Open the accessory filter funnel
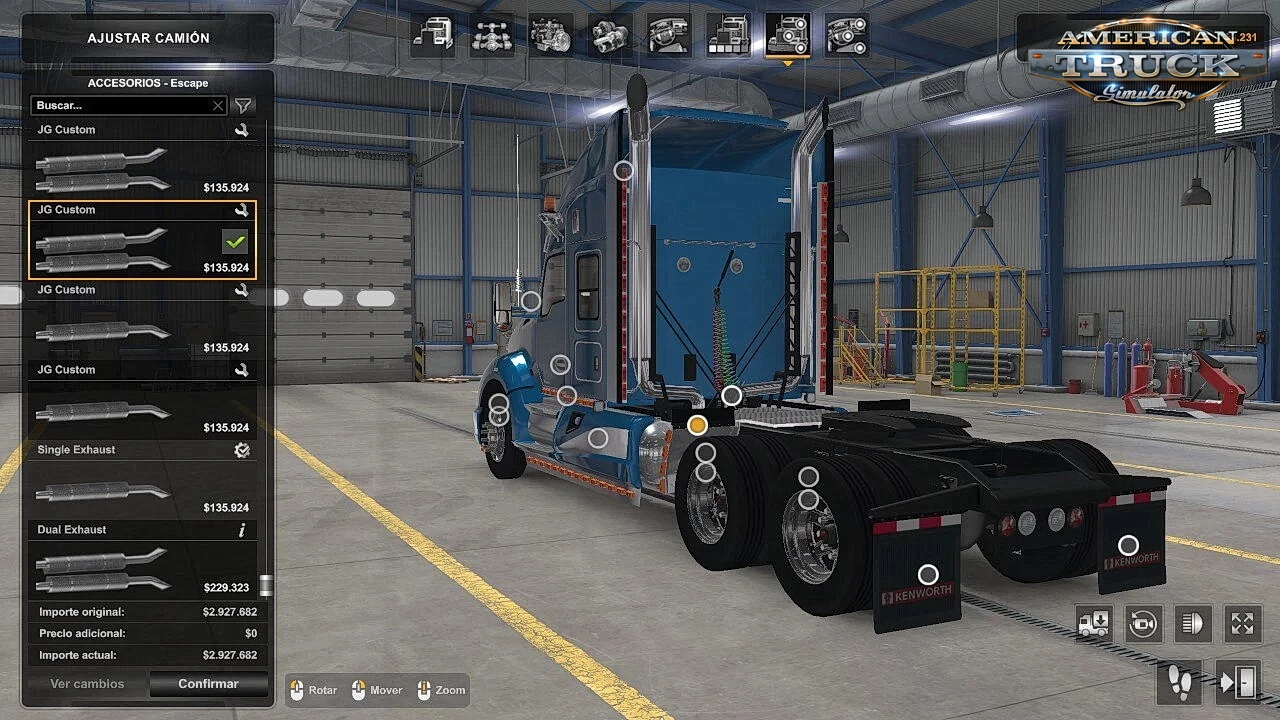The height and width of the screenshot is (720, 1280). (x=243, y=105)
